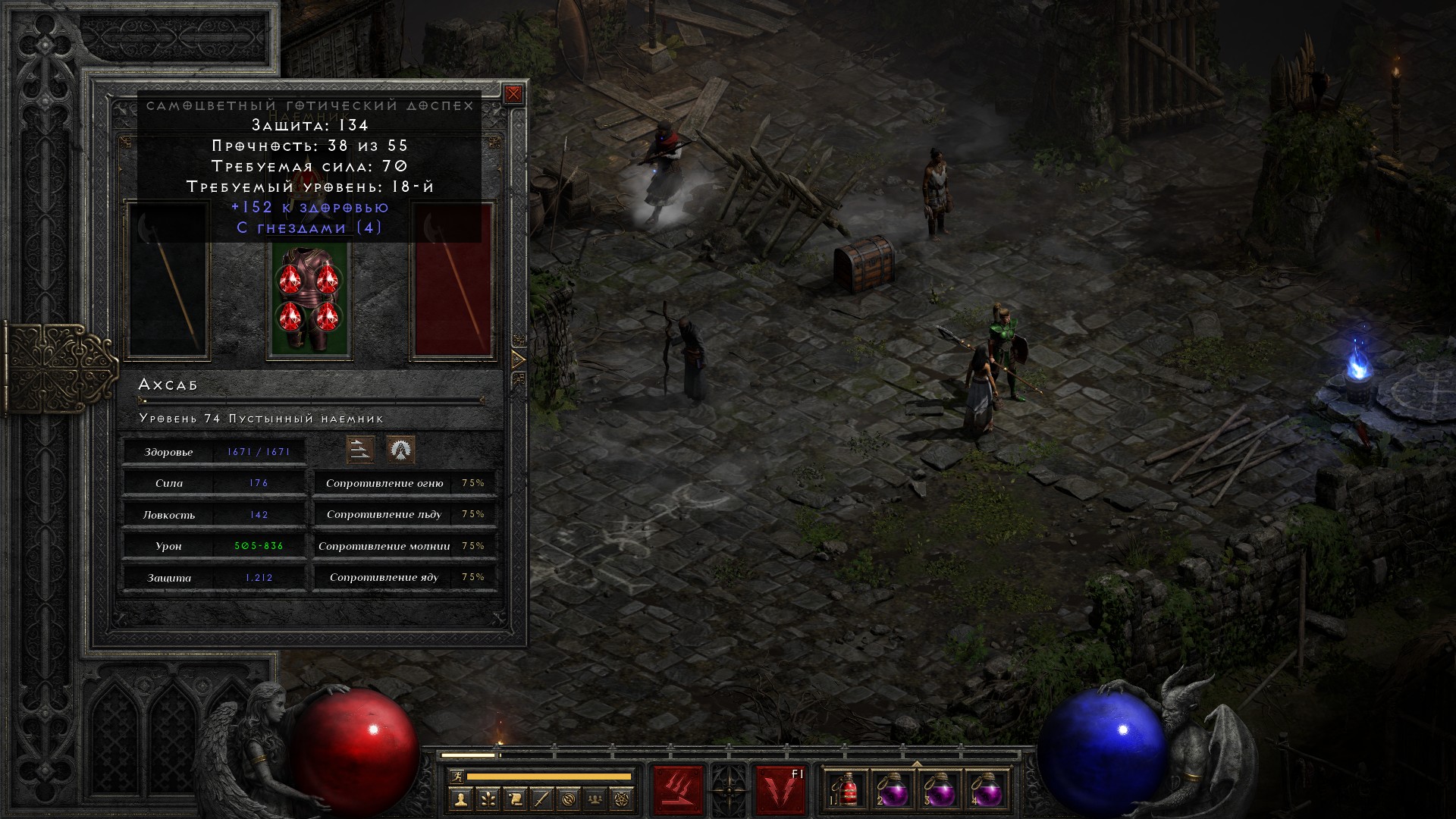Use the purple rejuvenation potion in belt slot 2
The height and width of the screenshot is (819, 1456).
(x=893, y=791)
